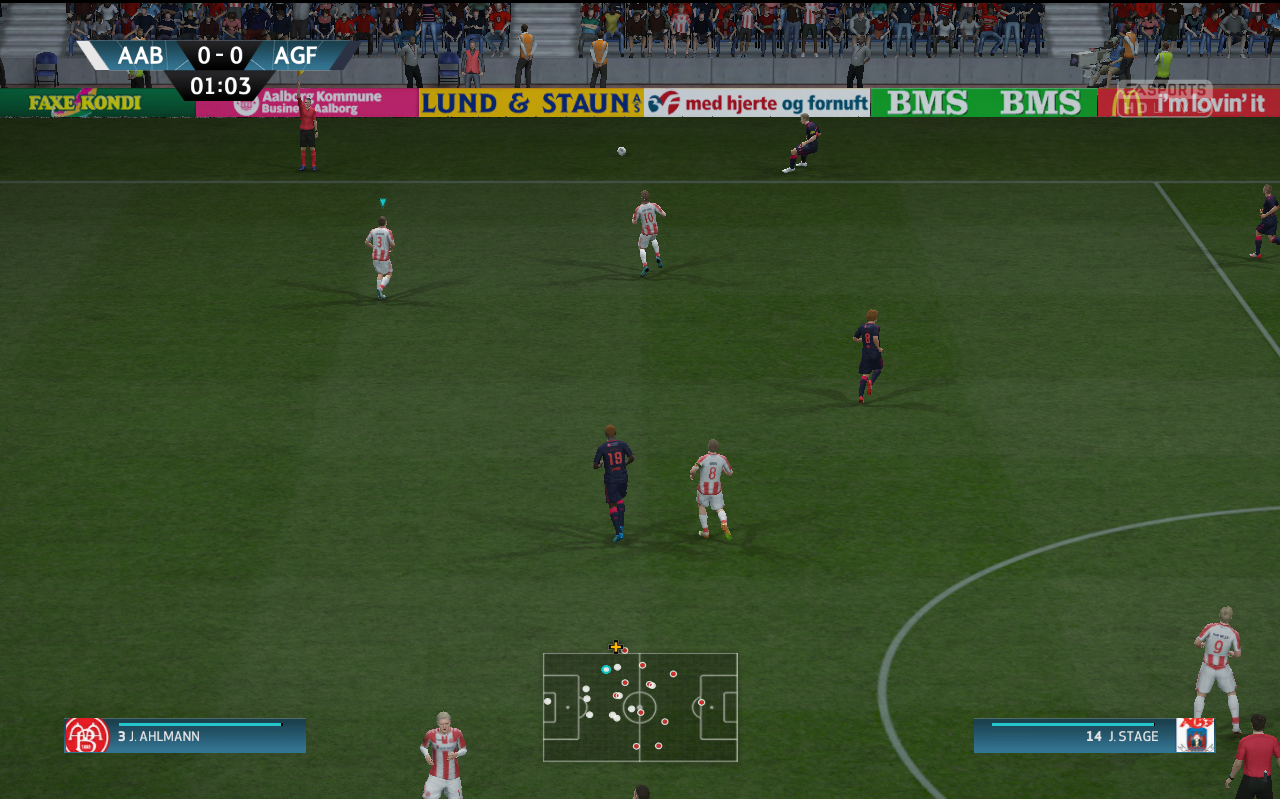The height and width of the screenshot is (799, 1280).
Task: Click the AGF club crest on Stage's name plate
Action: coord(1195,735)
